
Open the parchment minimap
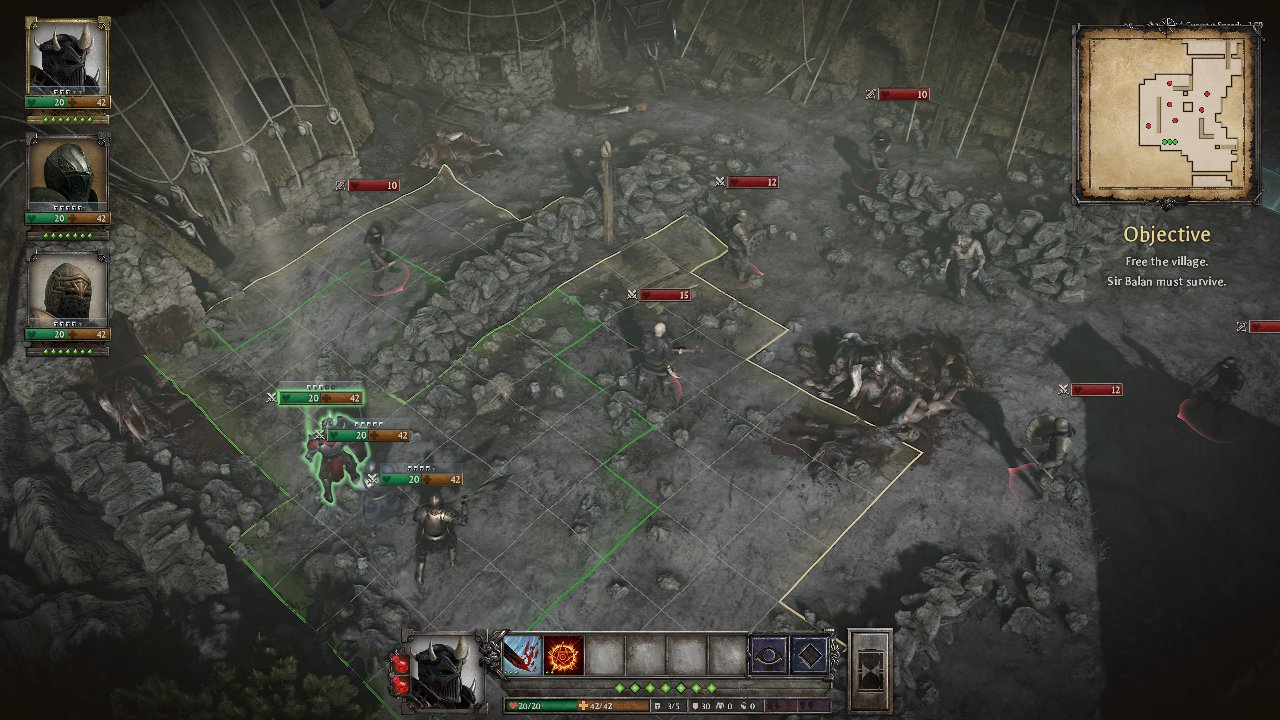1165,113
